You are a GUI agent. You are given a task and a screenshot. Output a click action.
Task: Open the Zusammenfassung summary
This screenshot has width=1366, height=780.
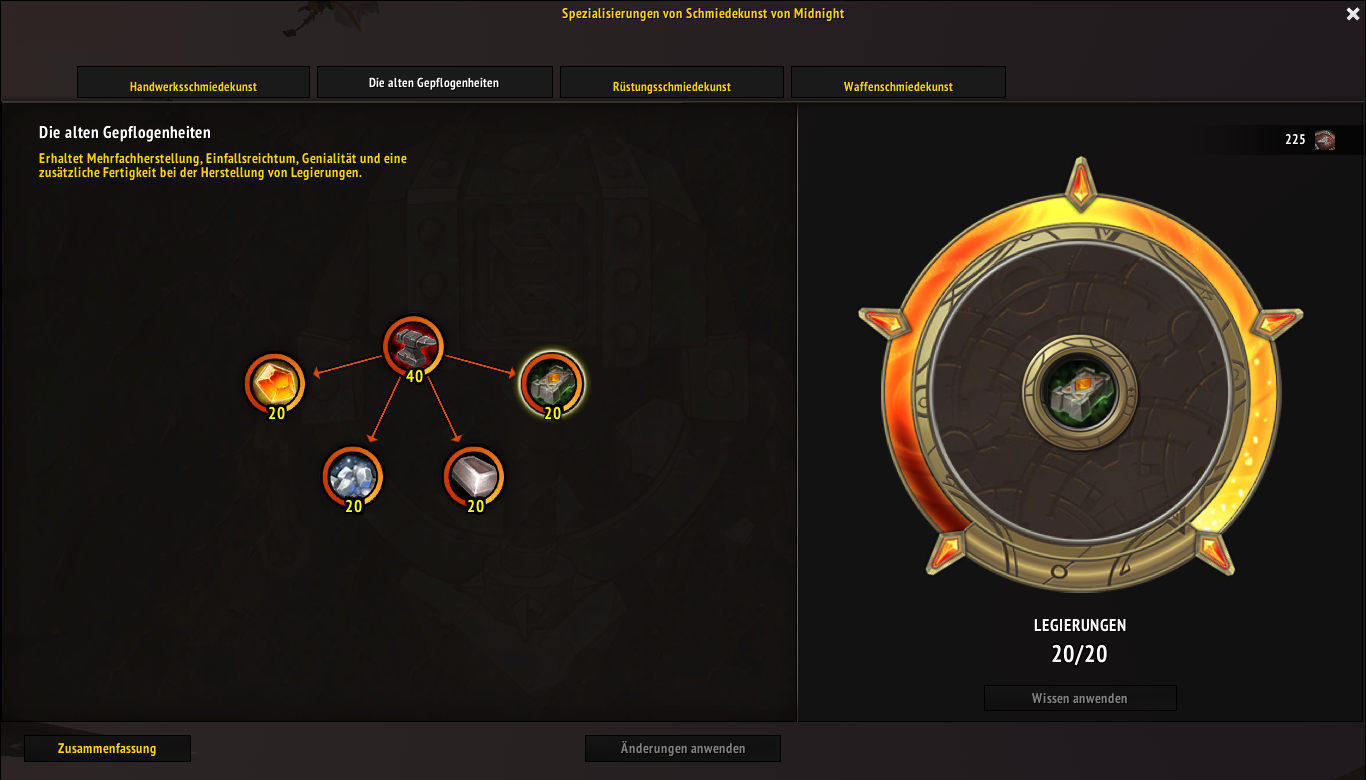[x=107, y=748]
